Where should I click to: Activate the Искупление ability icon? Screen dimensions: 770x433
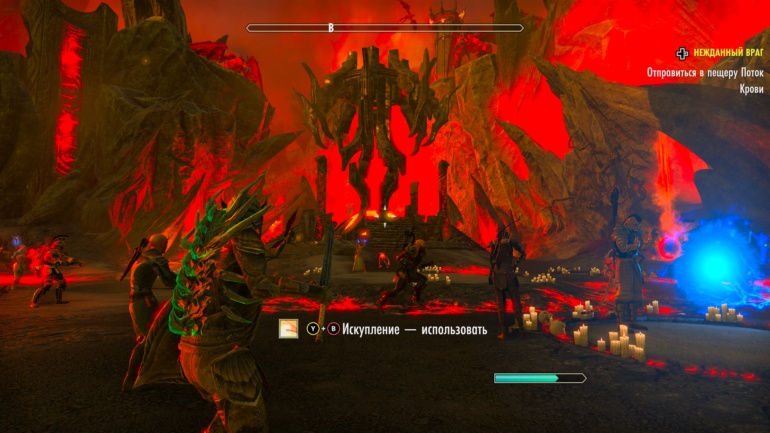(288, 329)
